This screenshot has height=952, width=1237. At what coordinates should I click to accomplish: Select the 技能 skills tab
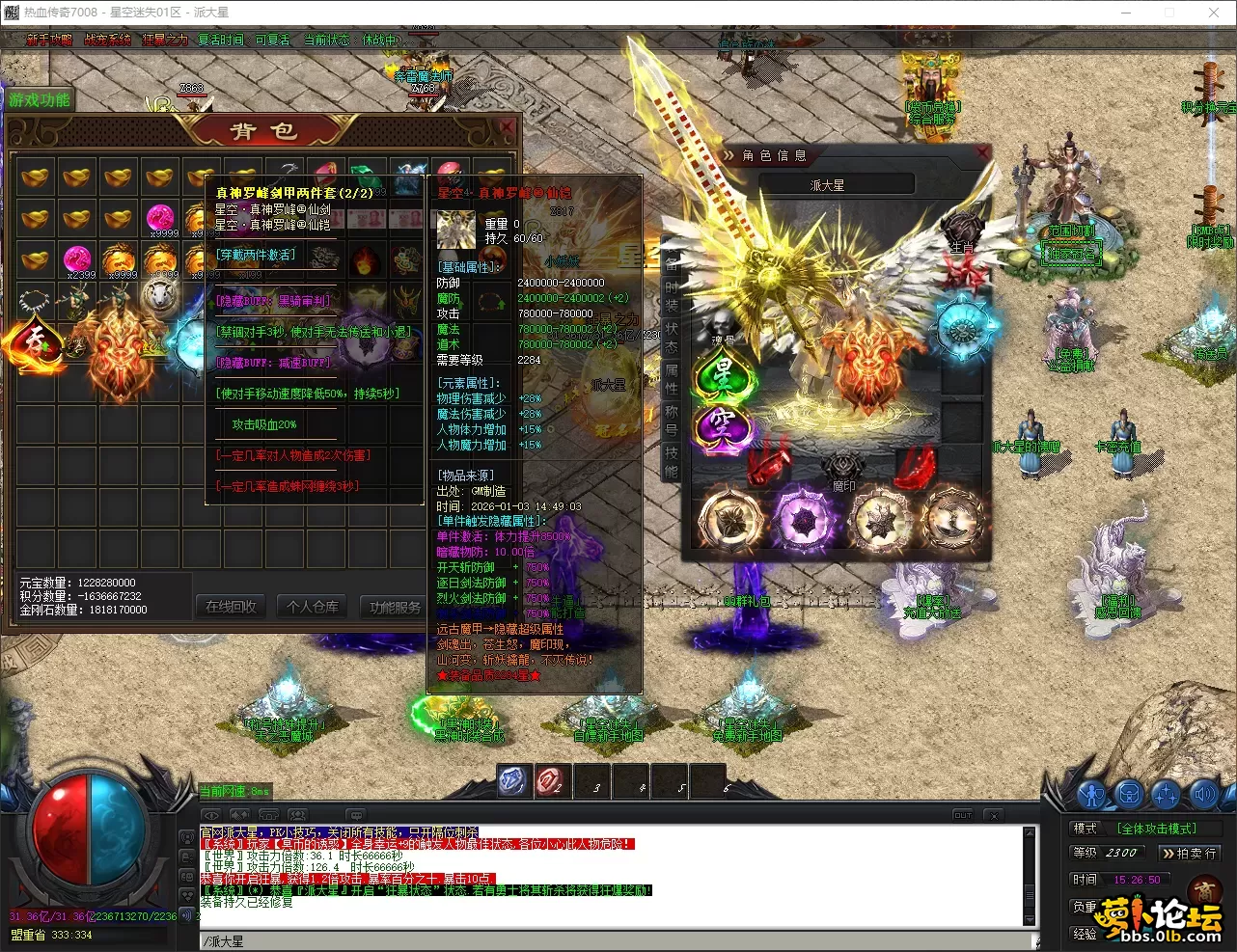click(672, 460)
